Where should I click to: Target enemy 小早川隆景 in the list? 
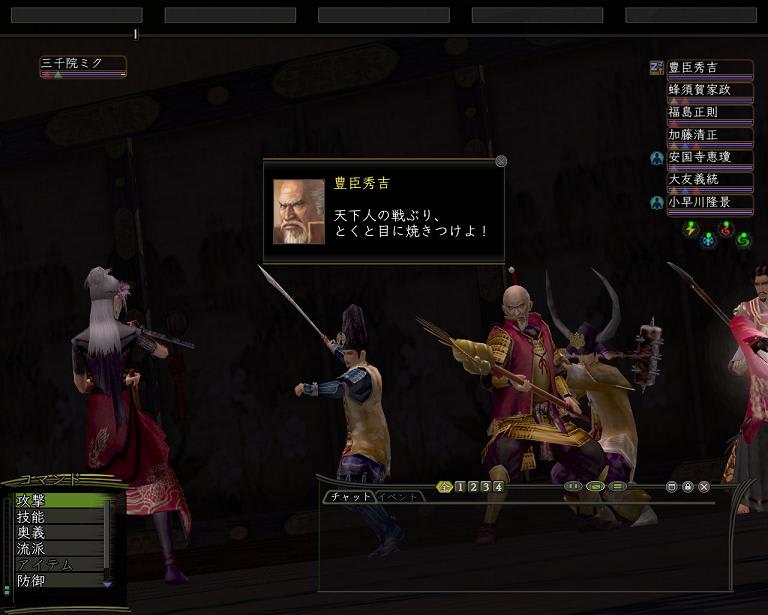tap(709, 202)
